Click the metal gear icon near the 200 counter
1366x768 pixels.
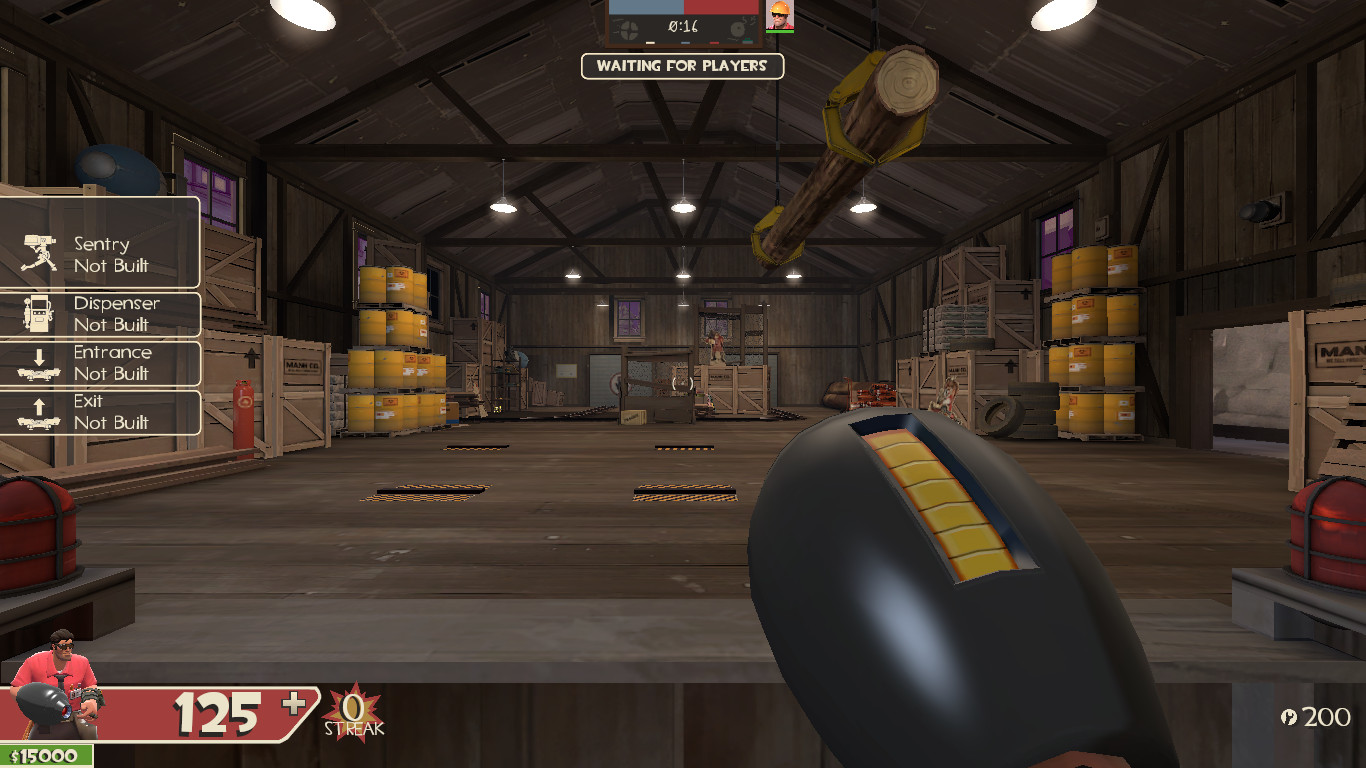tap(1289, 717)
